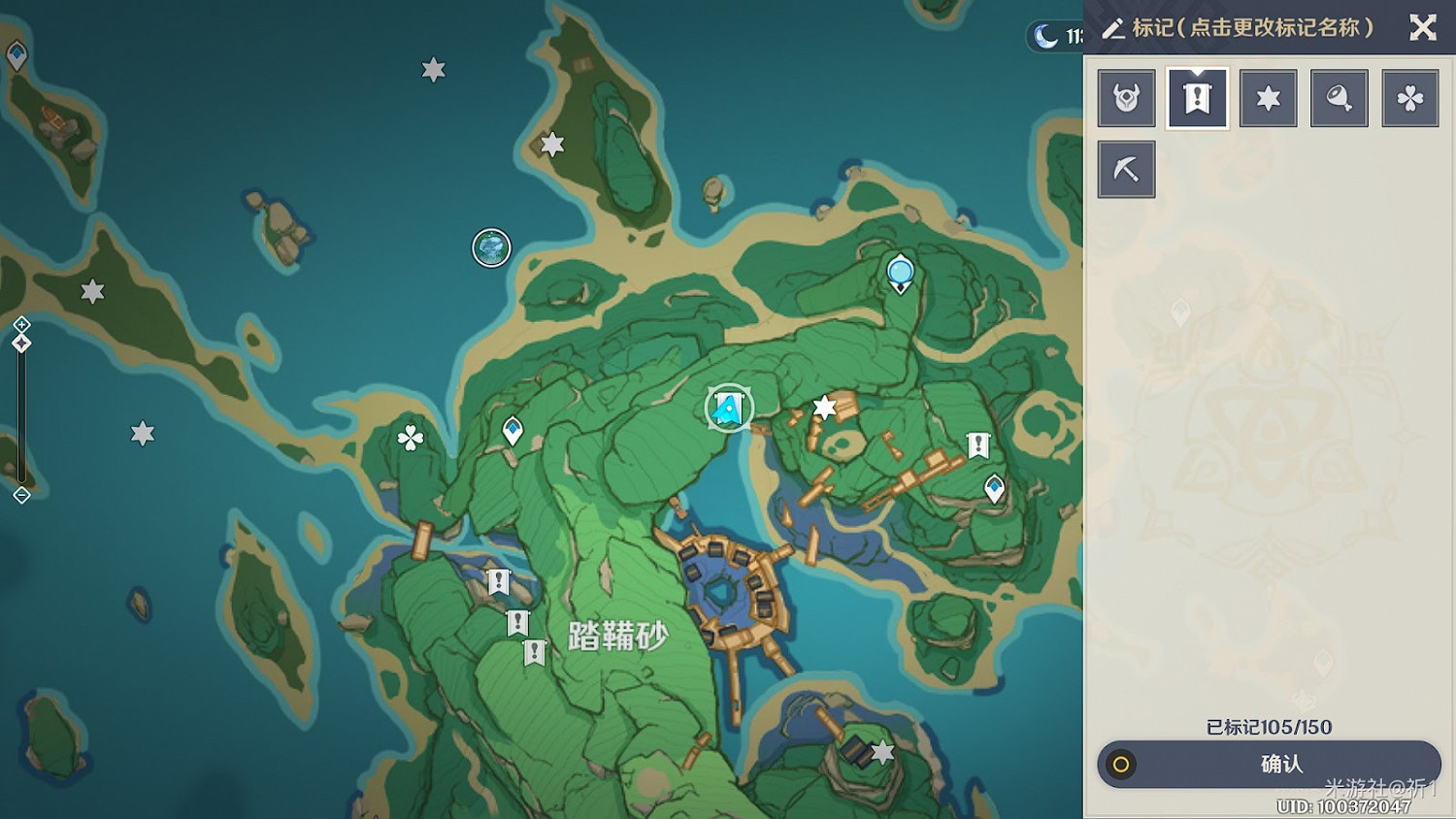Select the flag marker category icon
Viewport: 1456px width, 819px height.
1197,97
